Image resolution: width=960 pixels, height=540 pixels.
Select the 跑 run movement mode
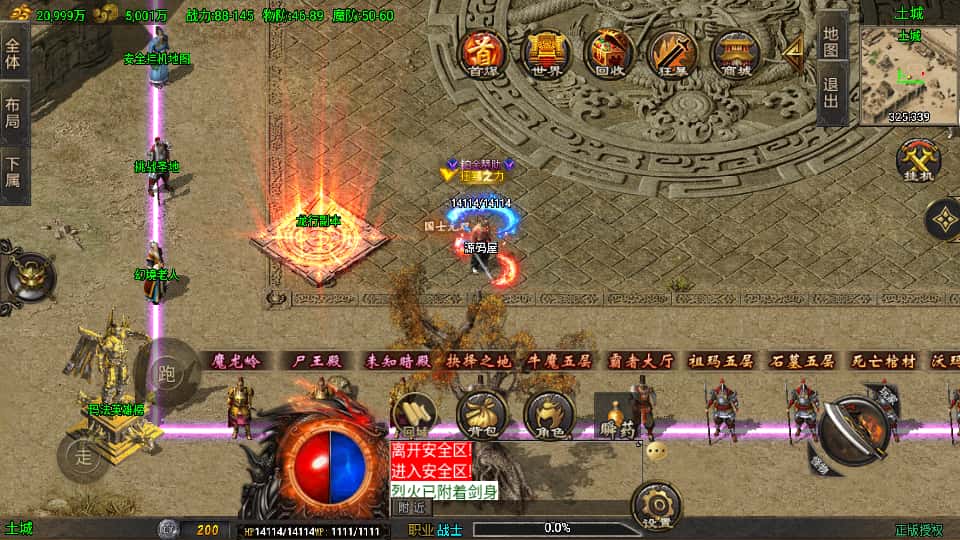point(165,374)
